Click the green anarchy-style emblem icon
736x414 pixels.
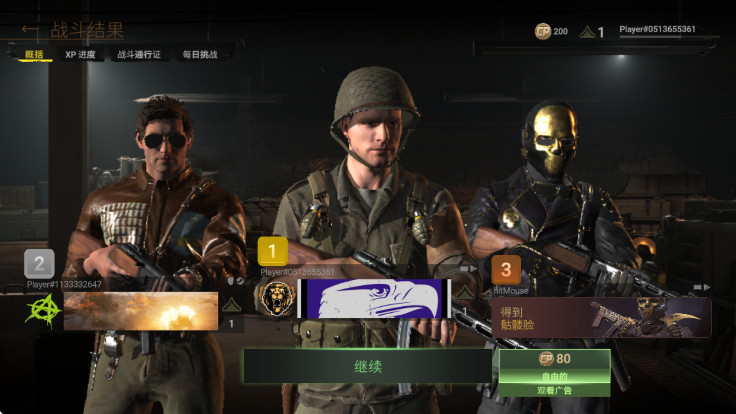tap(40, 310)
